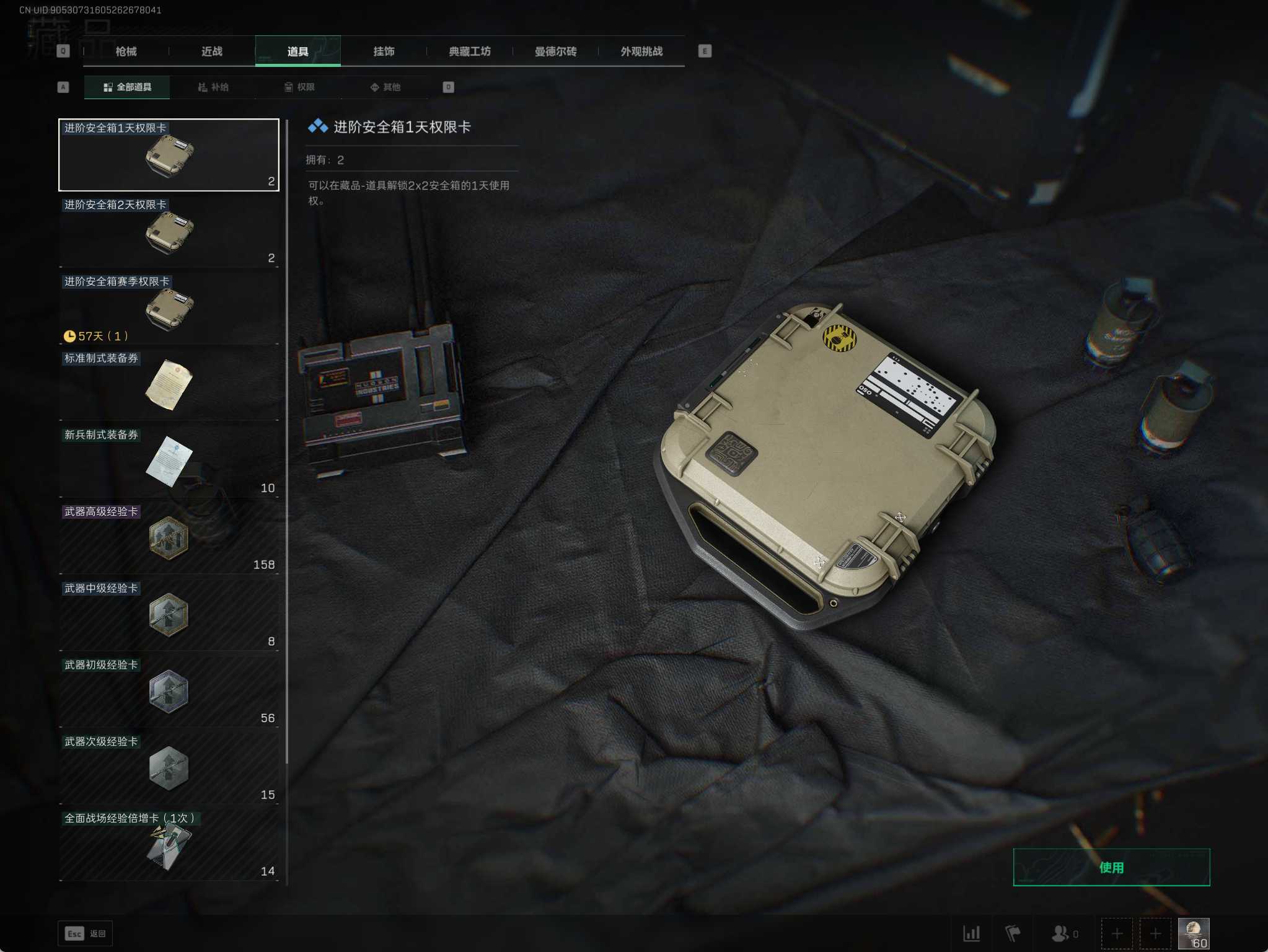This screenshot has height=952, width=1268.
Task: Open the 曼德尔砖 tab
Action: 555,51
